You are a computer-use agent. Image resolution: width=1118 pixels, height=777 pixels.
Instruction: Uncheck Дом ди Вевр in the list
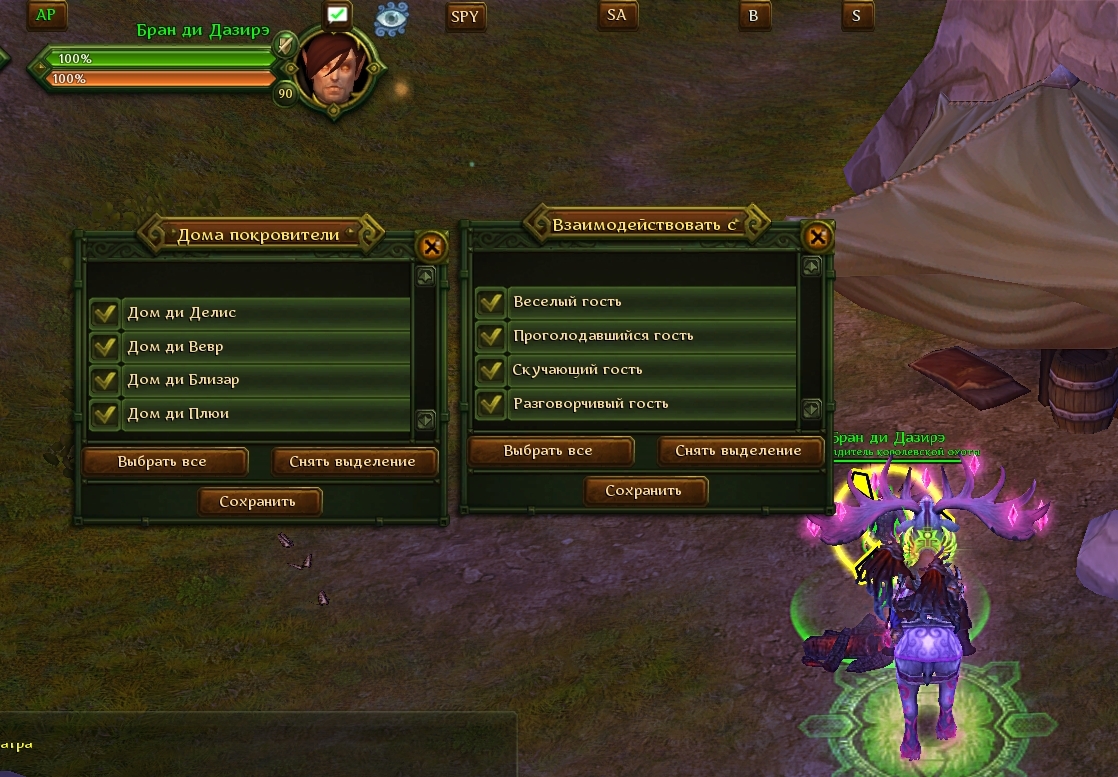click(x=105, y=347)
